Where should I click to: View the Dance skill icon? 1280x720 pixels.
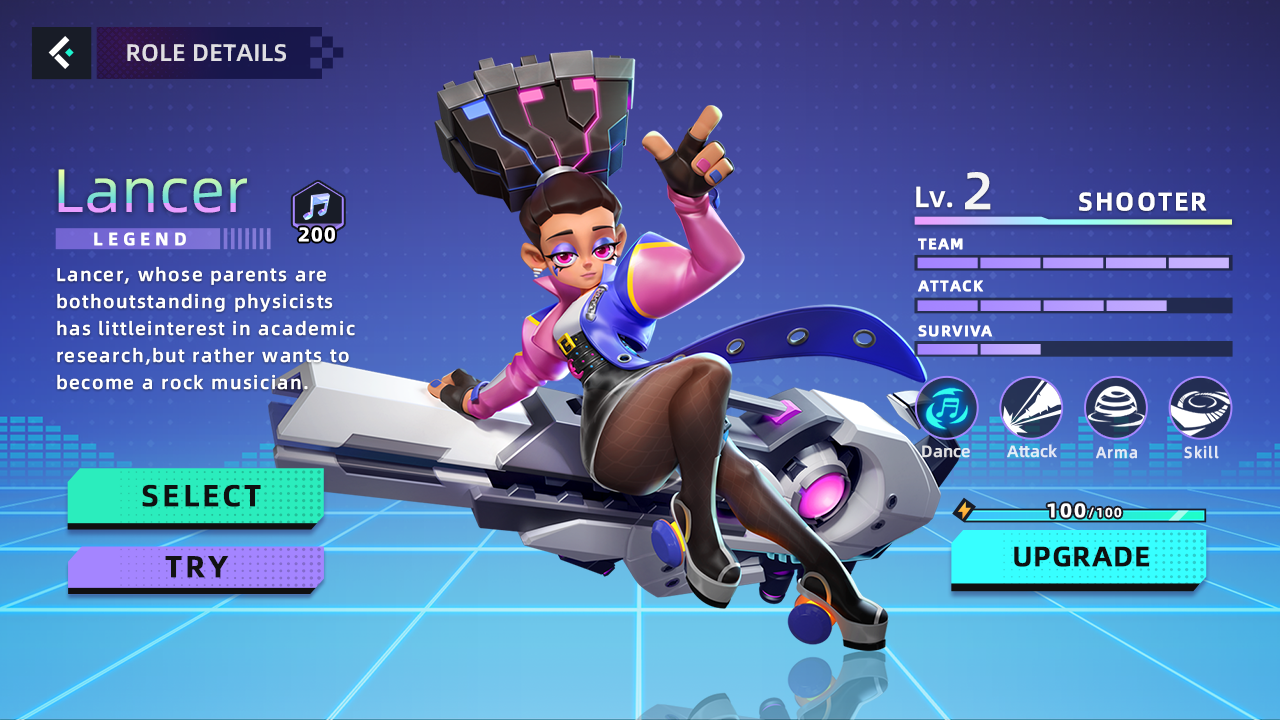tap(946, 408)
